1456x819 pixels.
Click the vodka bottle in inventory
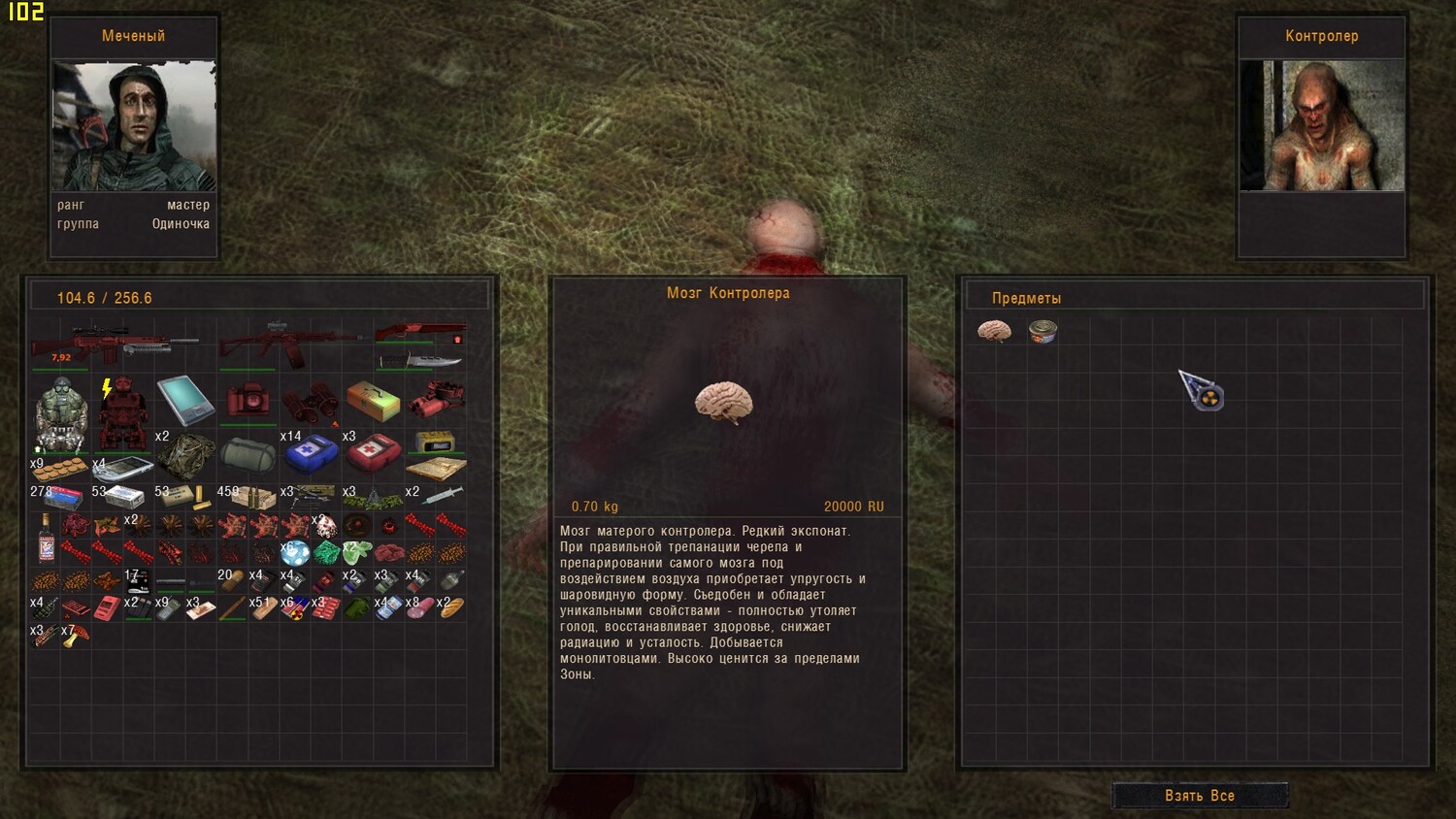click(45, 539)
